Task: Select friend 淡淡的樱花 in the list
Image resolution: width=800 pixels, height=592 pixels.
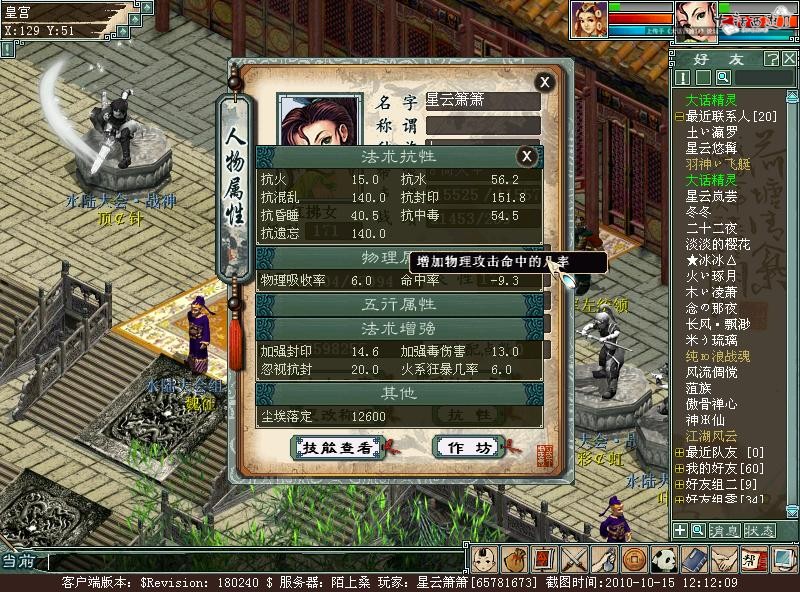Action: pyautogui.click(x=718, y=244)
